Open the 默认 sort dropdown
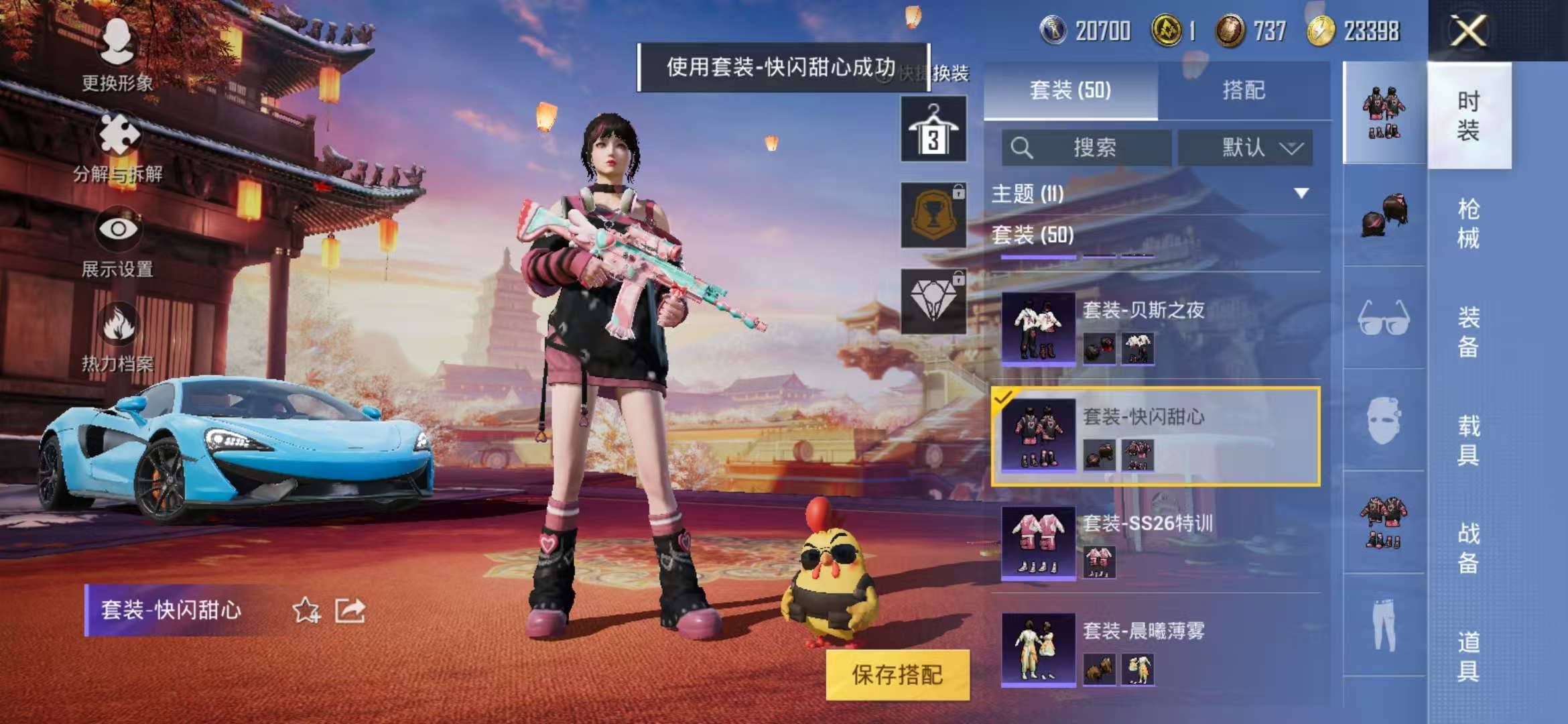 pos(1248,147)
